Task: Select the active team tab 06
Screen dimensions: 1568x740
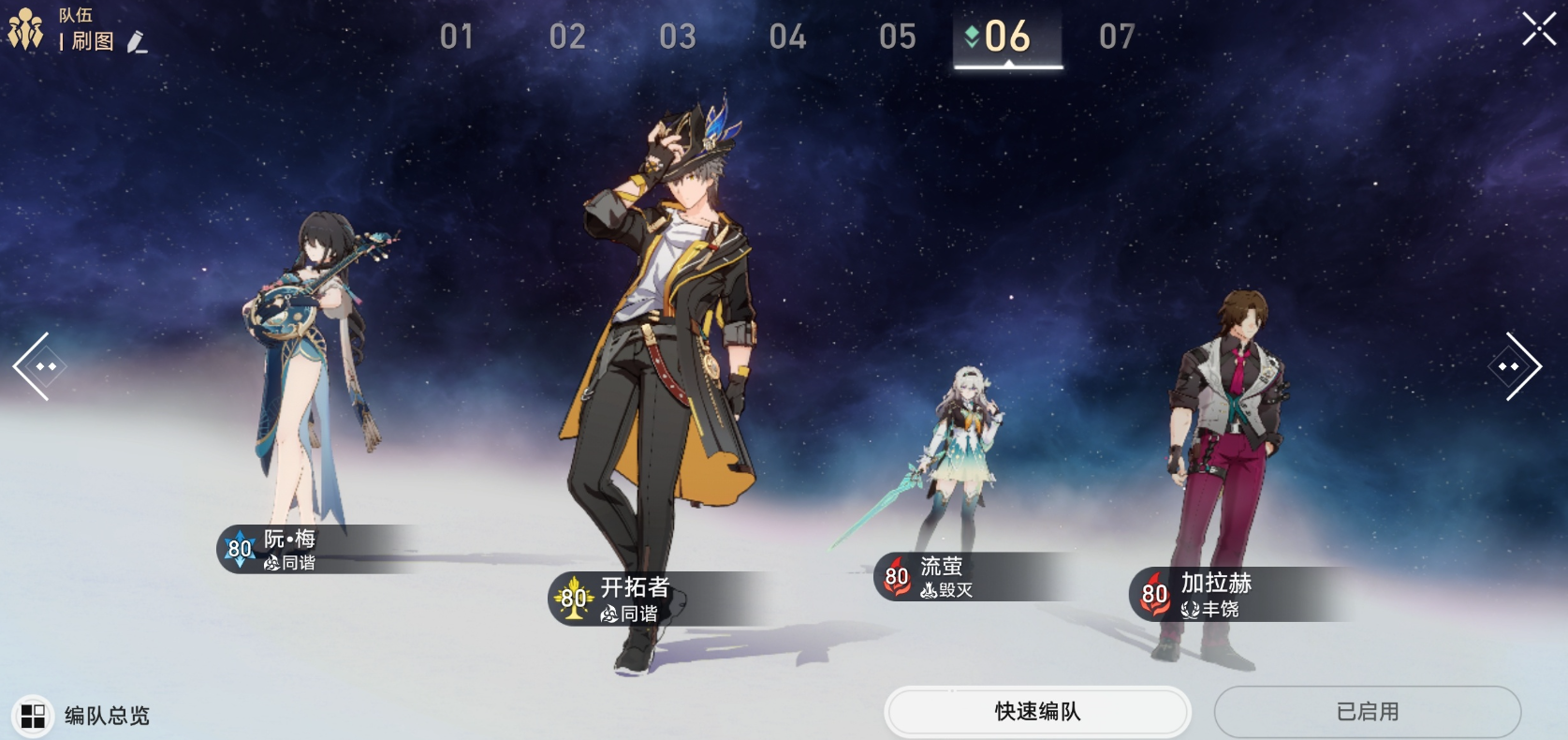Action: click(x=1007, y=37)
